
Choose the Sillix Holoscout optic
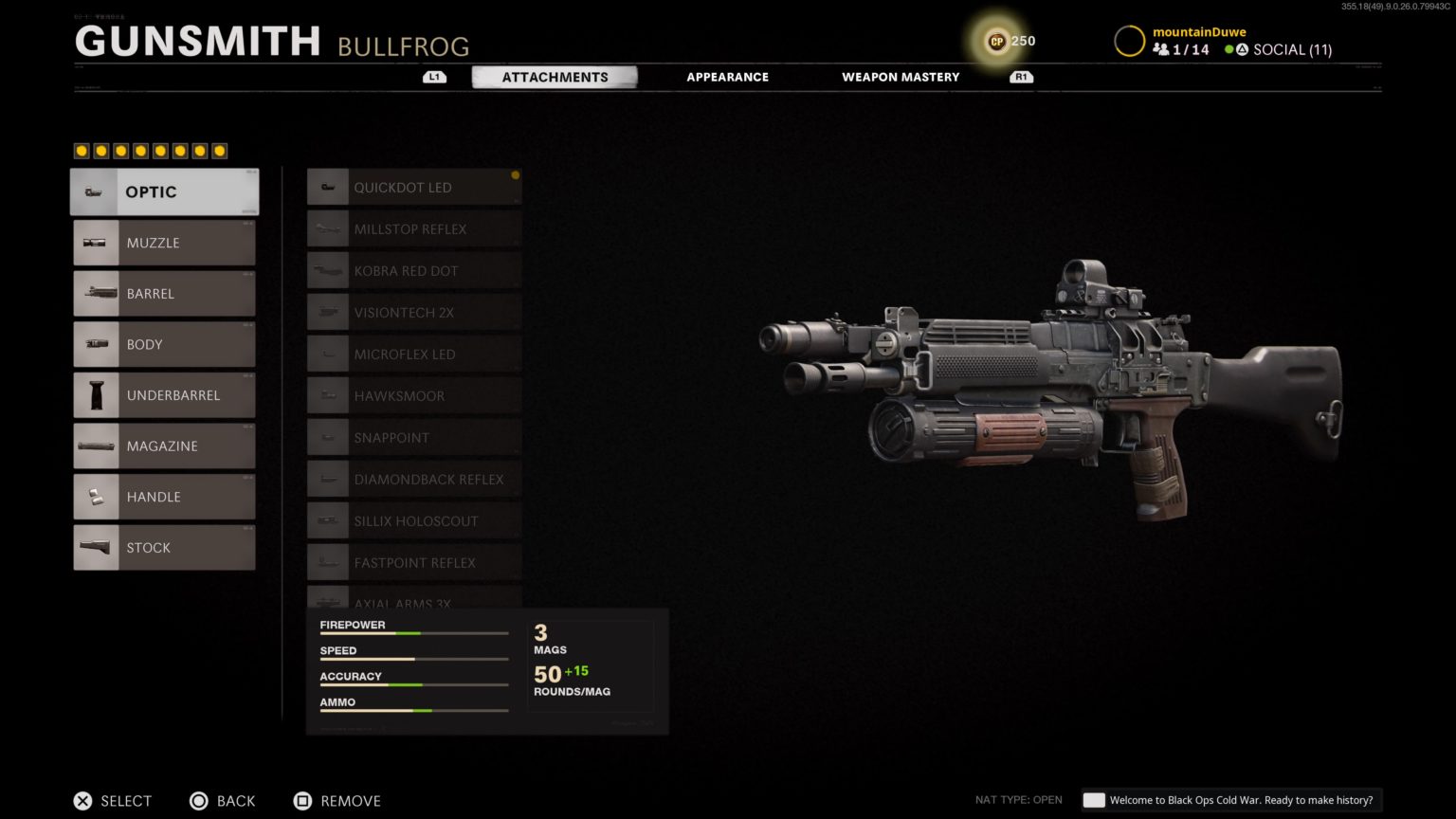pyautogui.click(x=413, y=520)
